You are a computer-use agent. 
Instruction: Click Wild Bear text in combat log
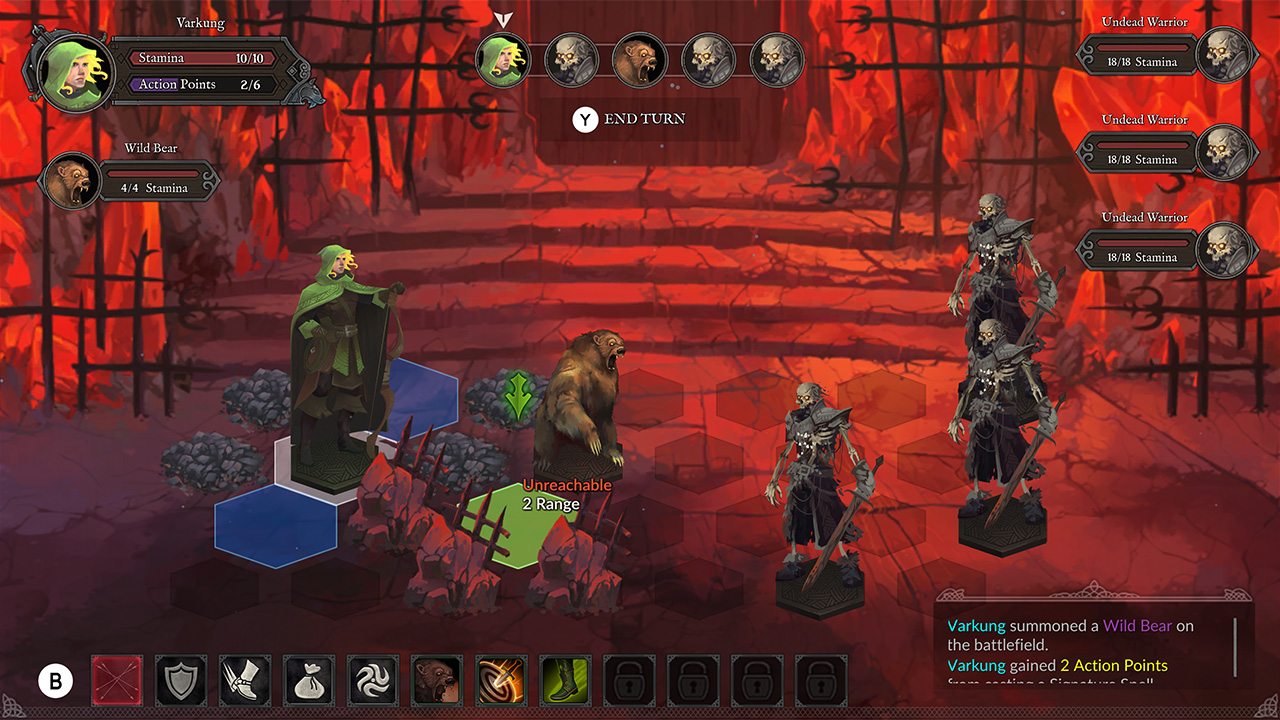click(x=1137, y=624)
